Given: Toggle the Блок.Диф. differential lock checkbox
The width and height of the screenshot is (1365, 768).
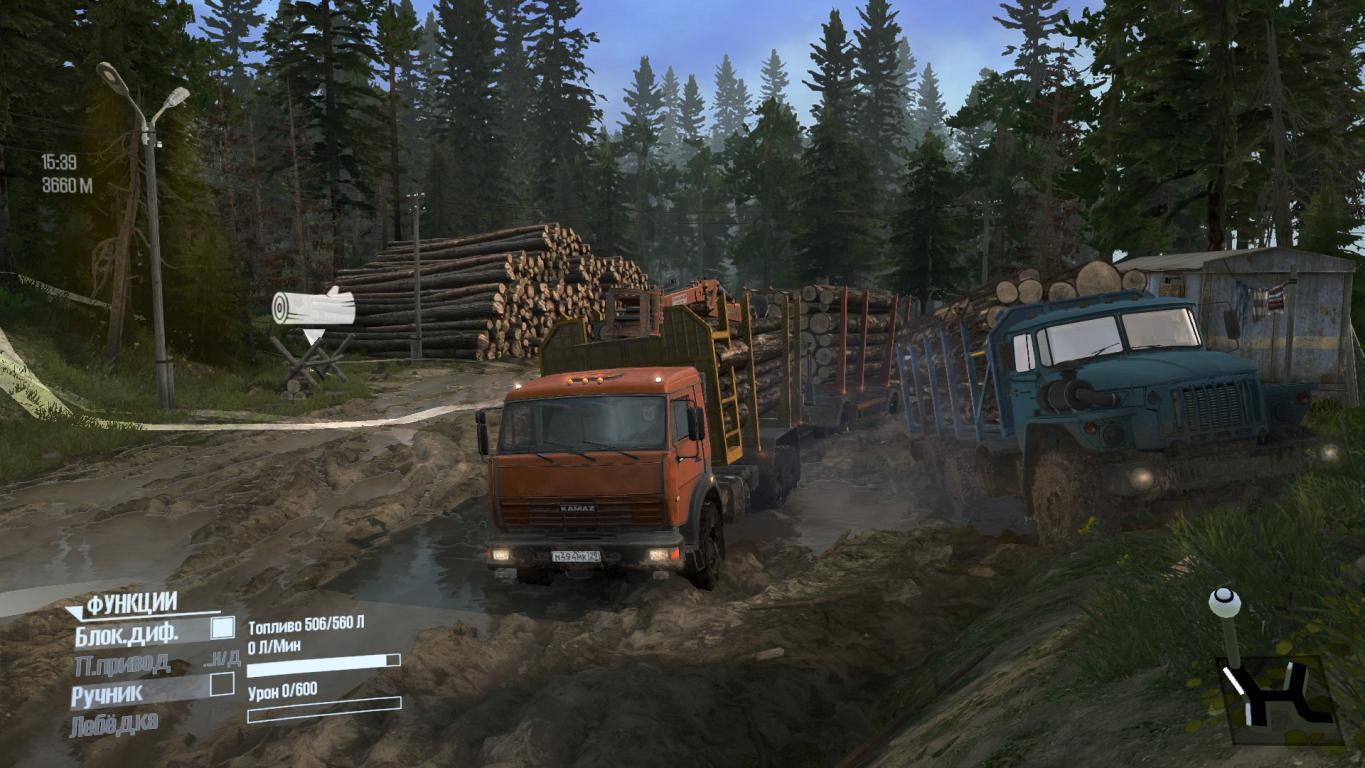Looking at the screenshot, I should 223,628.
